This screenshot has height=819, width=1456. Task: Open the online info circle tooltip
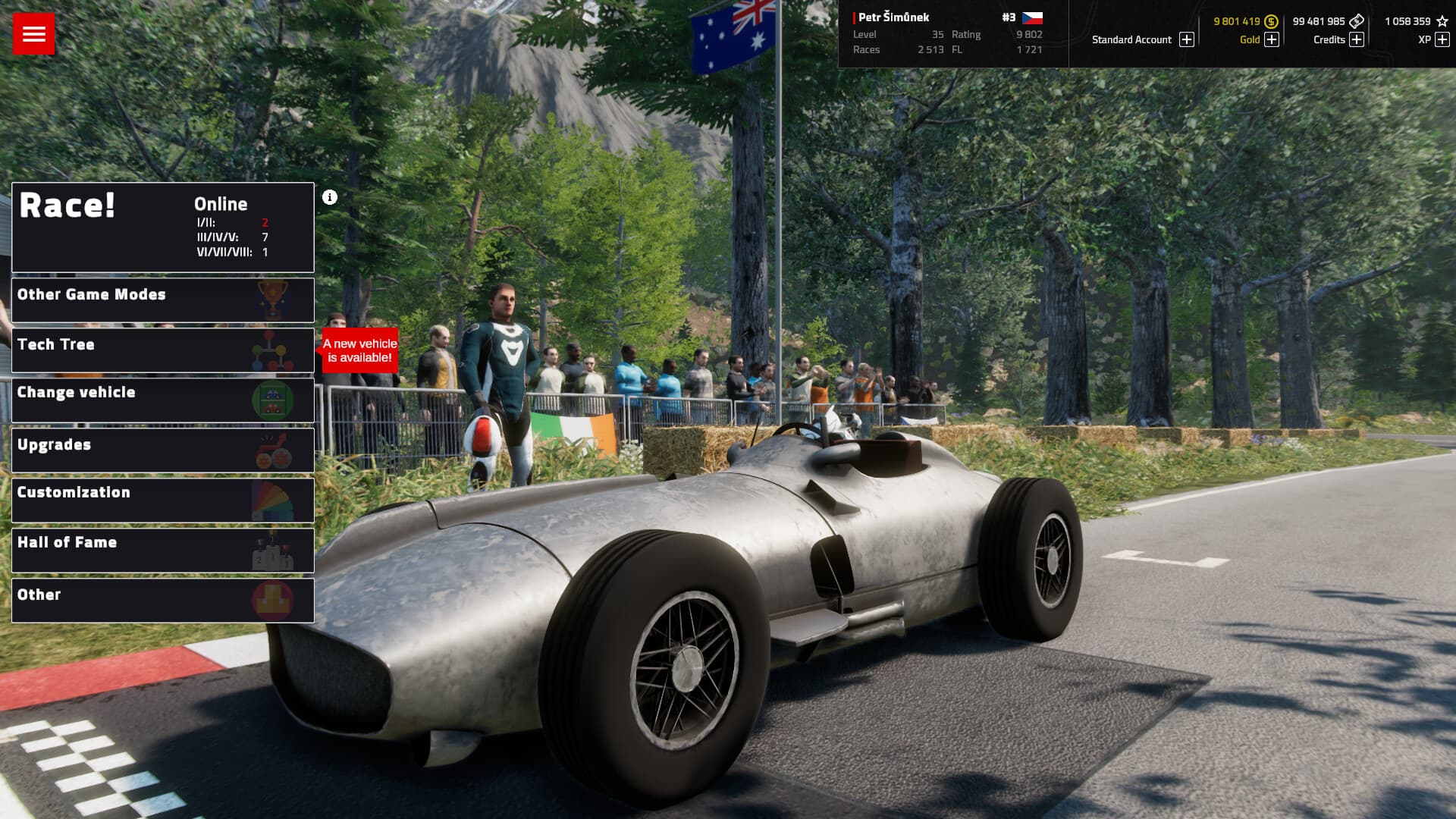(x=328, y=196)
